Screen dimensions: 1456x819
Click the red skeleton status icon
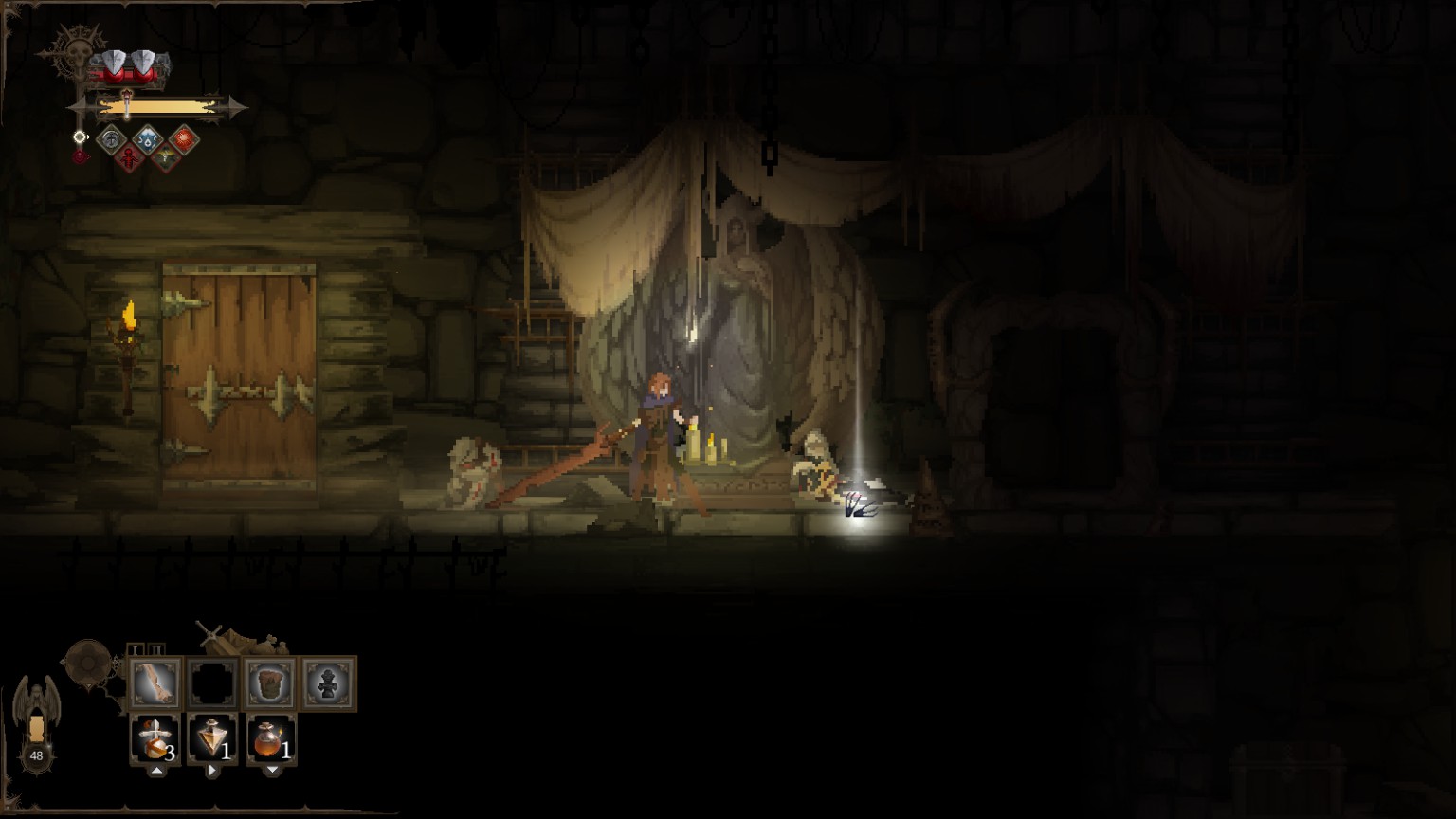click(129, 158)
